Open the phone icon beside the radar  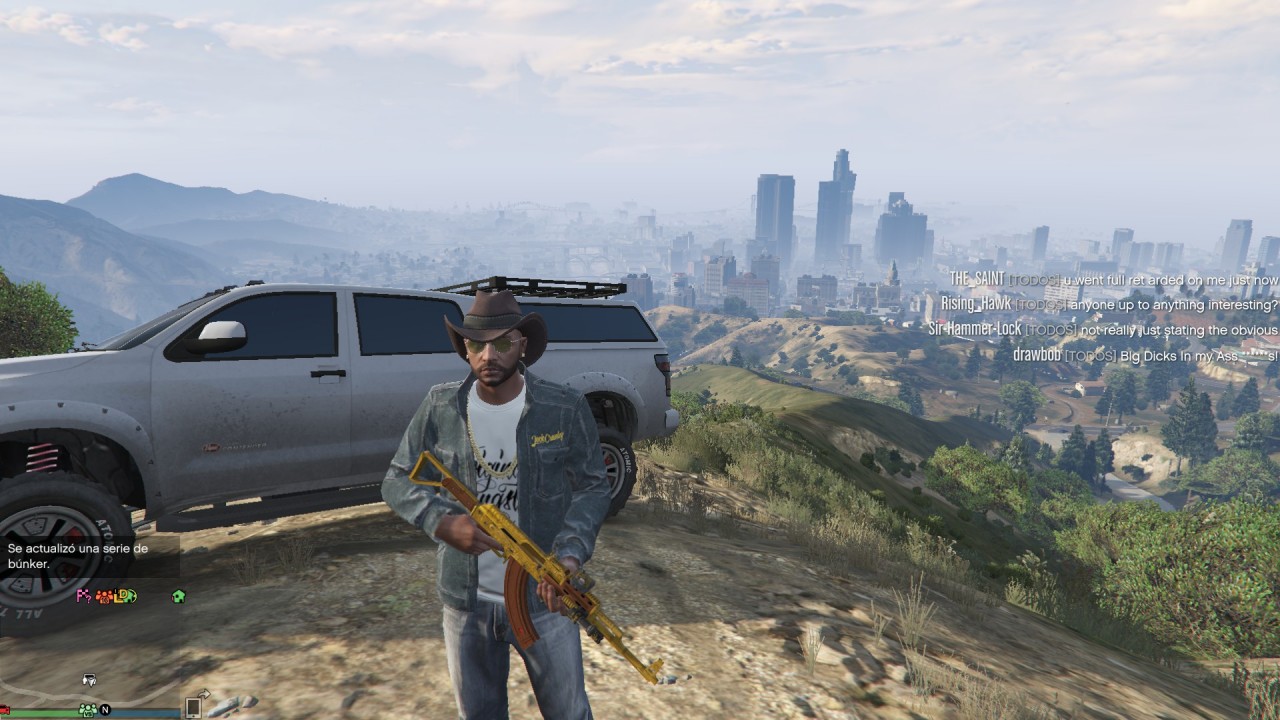192,707
